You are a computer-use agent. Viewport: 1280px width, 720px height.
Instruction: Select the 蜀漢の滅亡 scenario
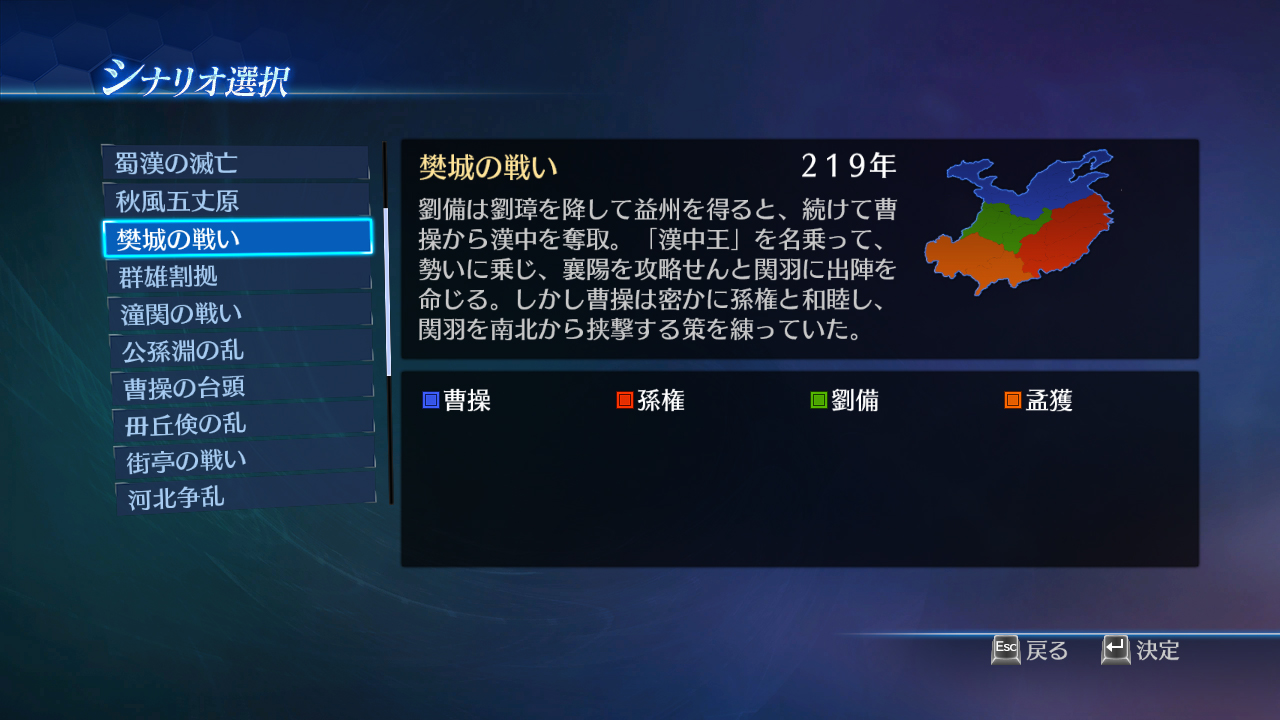tap(237, 163)
